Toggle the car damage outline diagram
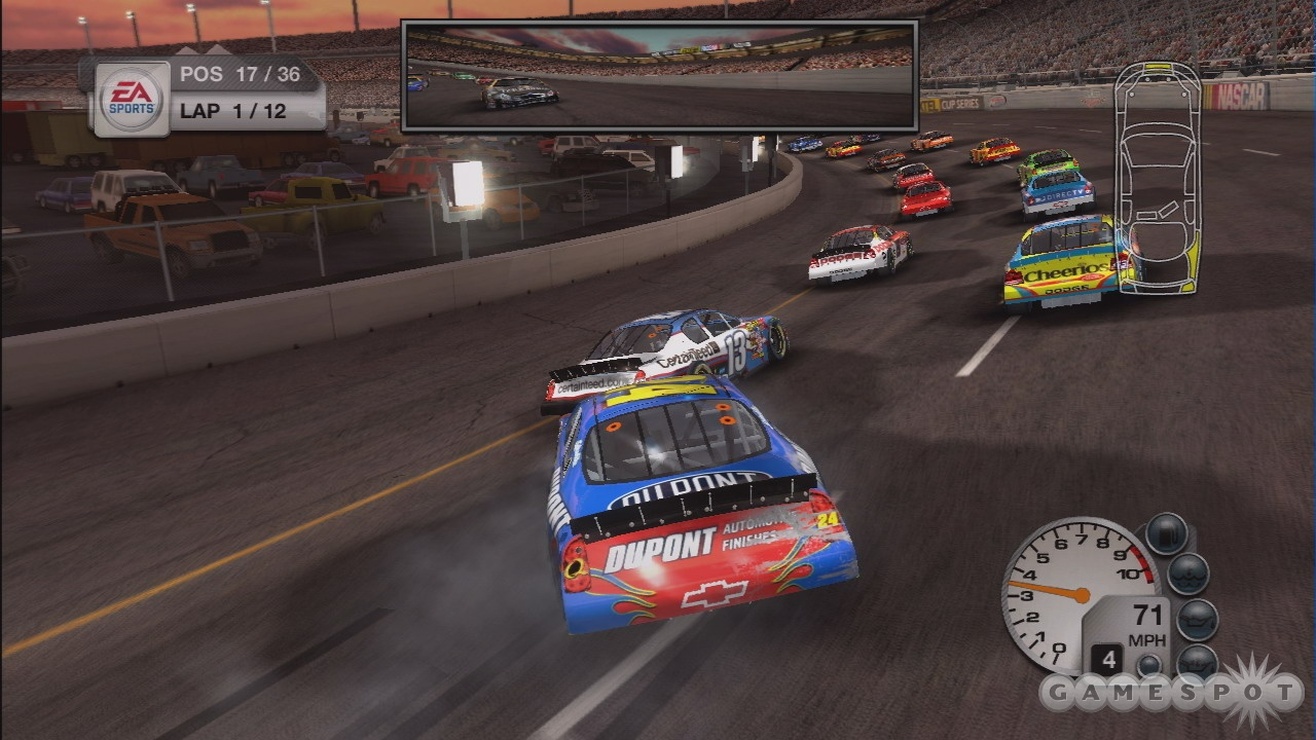Image resolution: width=1316 pixels, height=740 pixels. click(1158, 180)
